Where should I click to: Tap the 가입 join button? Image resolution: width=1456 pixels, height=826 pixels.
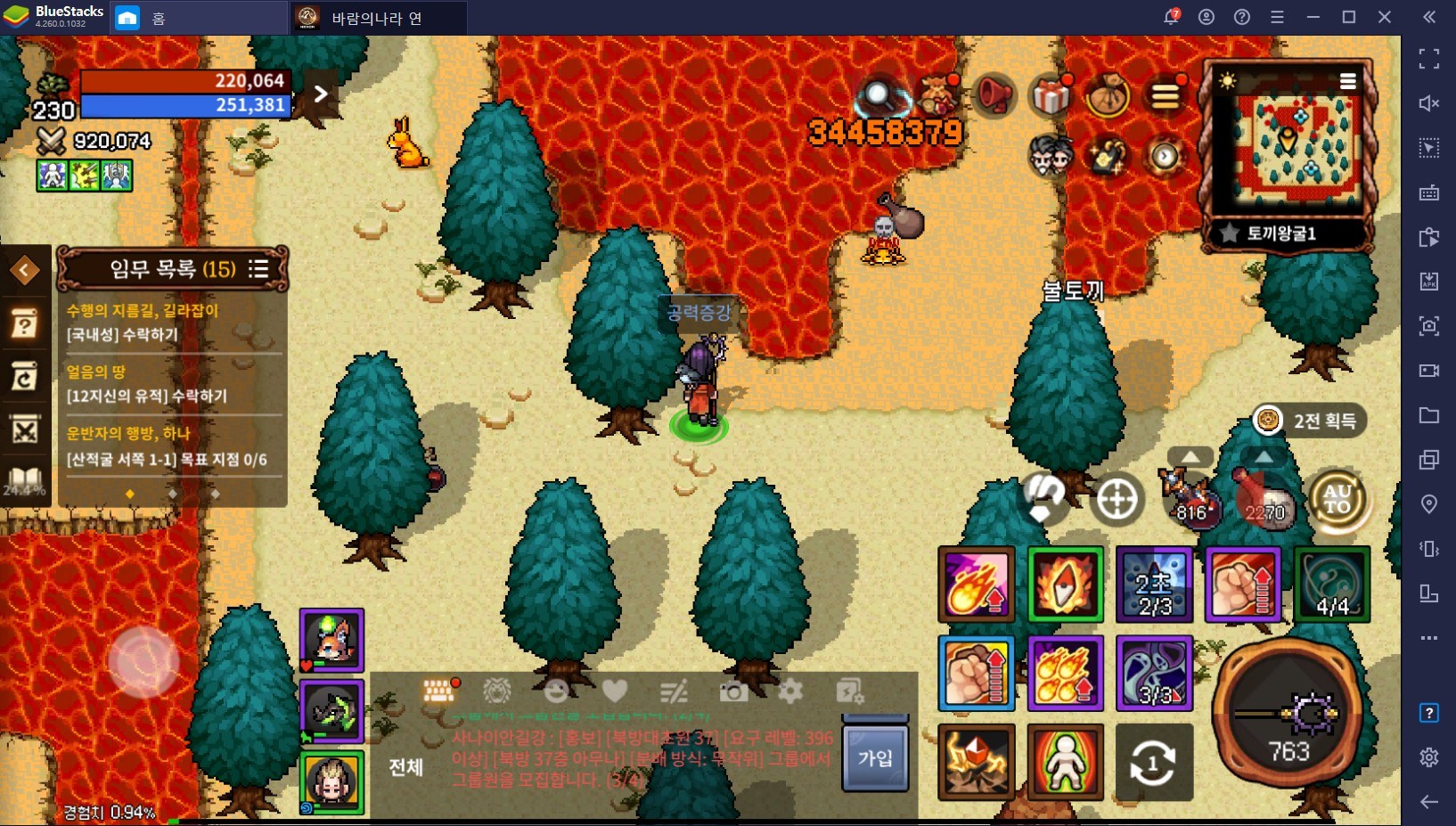875,758
